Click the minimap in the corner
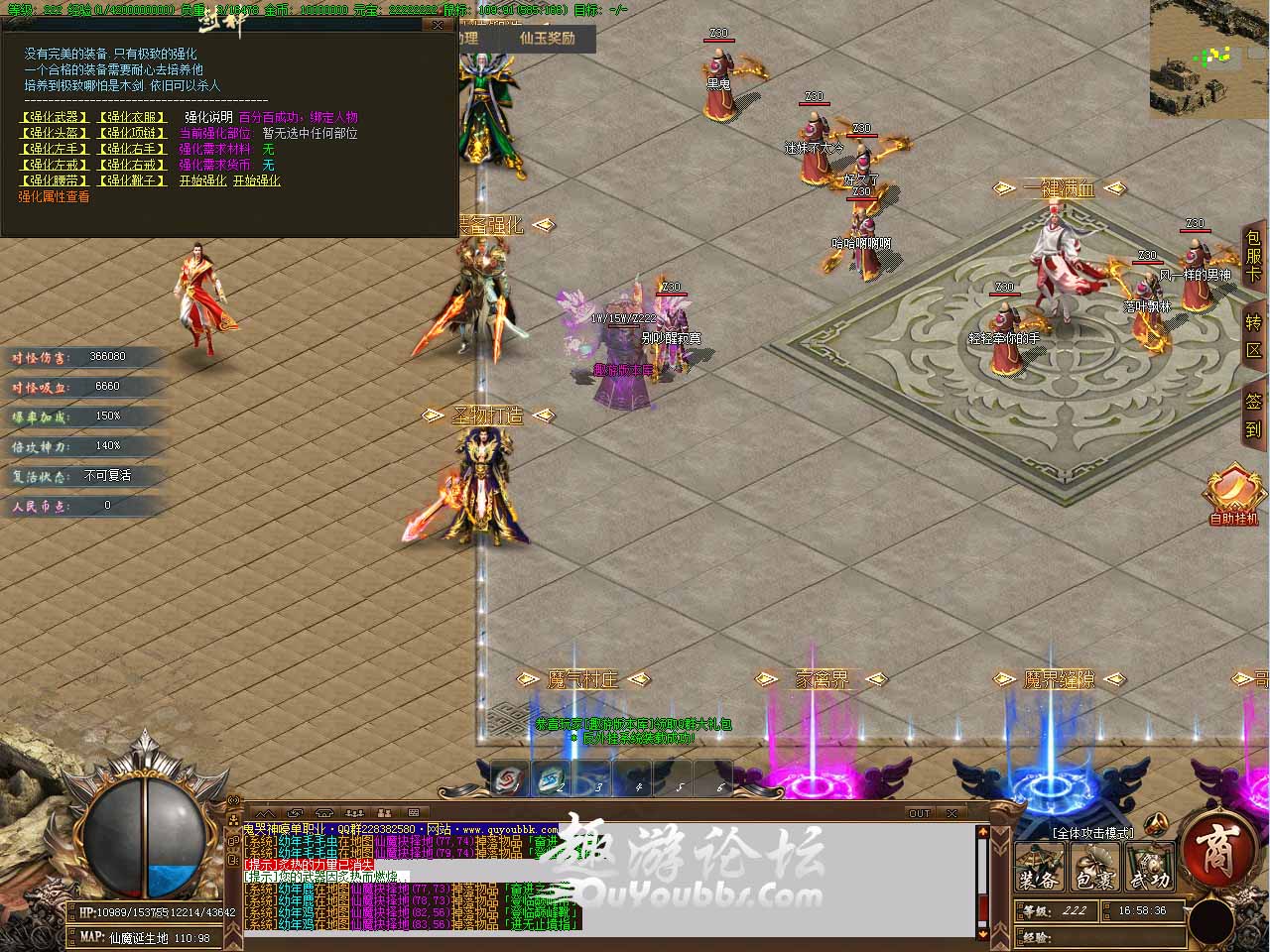The height and width of the screenshot is (952, 1270). click(1208, 58)
